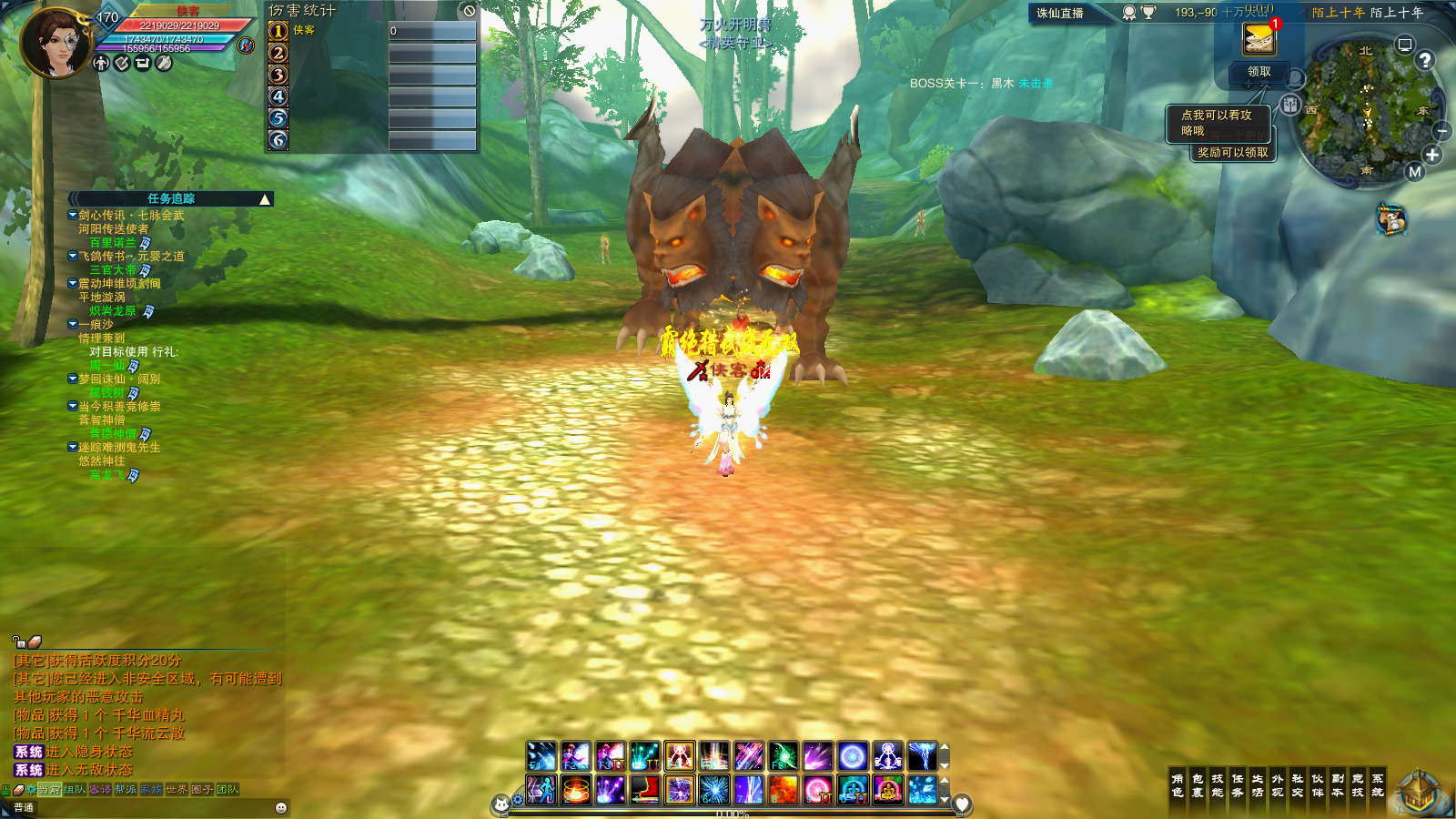
Task: Click the player character portrait
Action: coord(56,43)
